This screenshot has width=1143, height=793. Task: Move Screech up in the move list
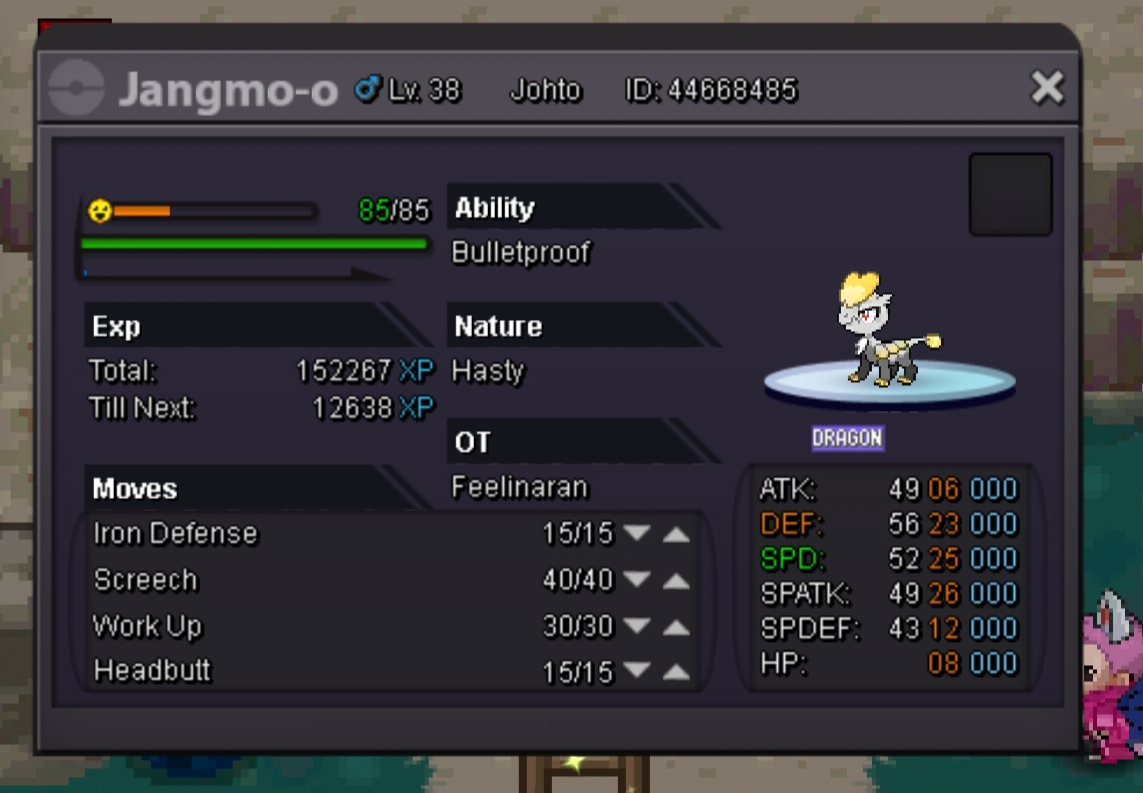677,580
